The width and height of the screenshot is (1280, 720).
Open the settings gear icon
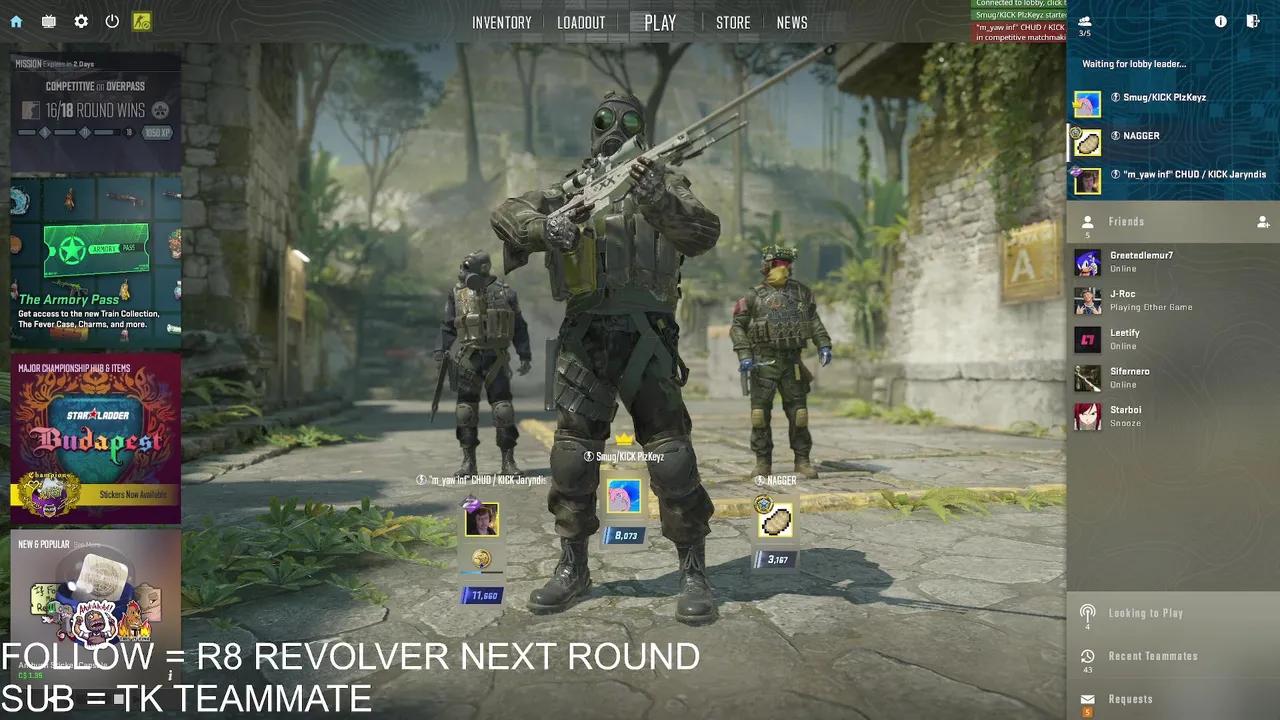tap(81, 20)
